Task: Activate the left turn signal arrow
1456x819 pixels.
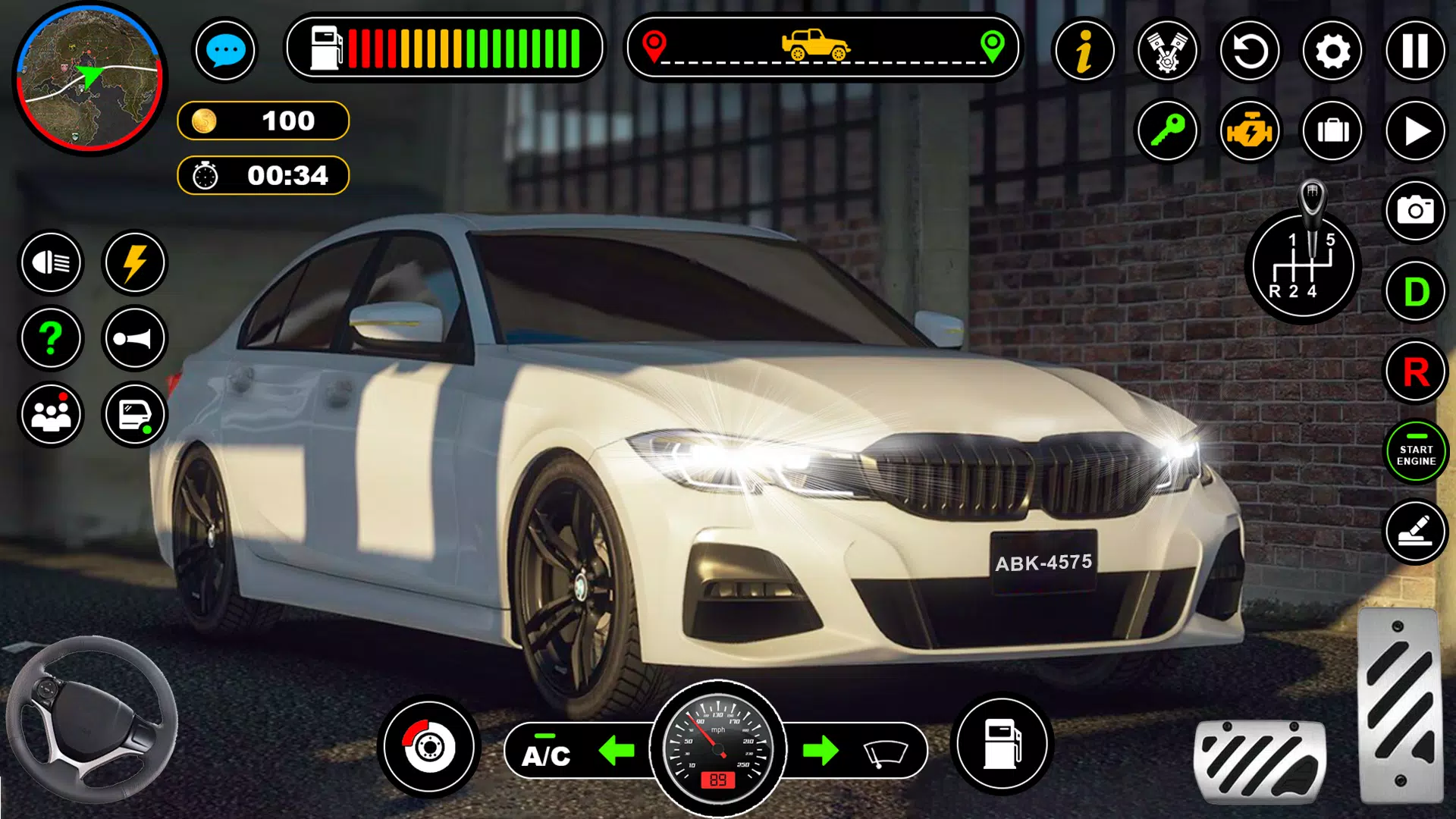Action: tap(617, 752)
